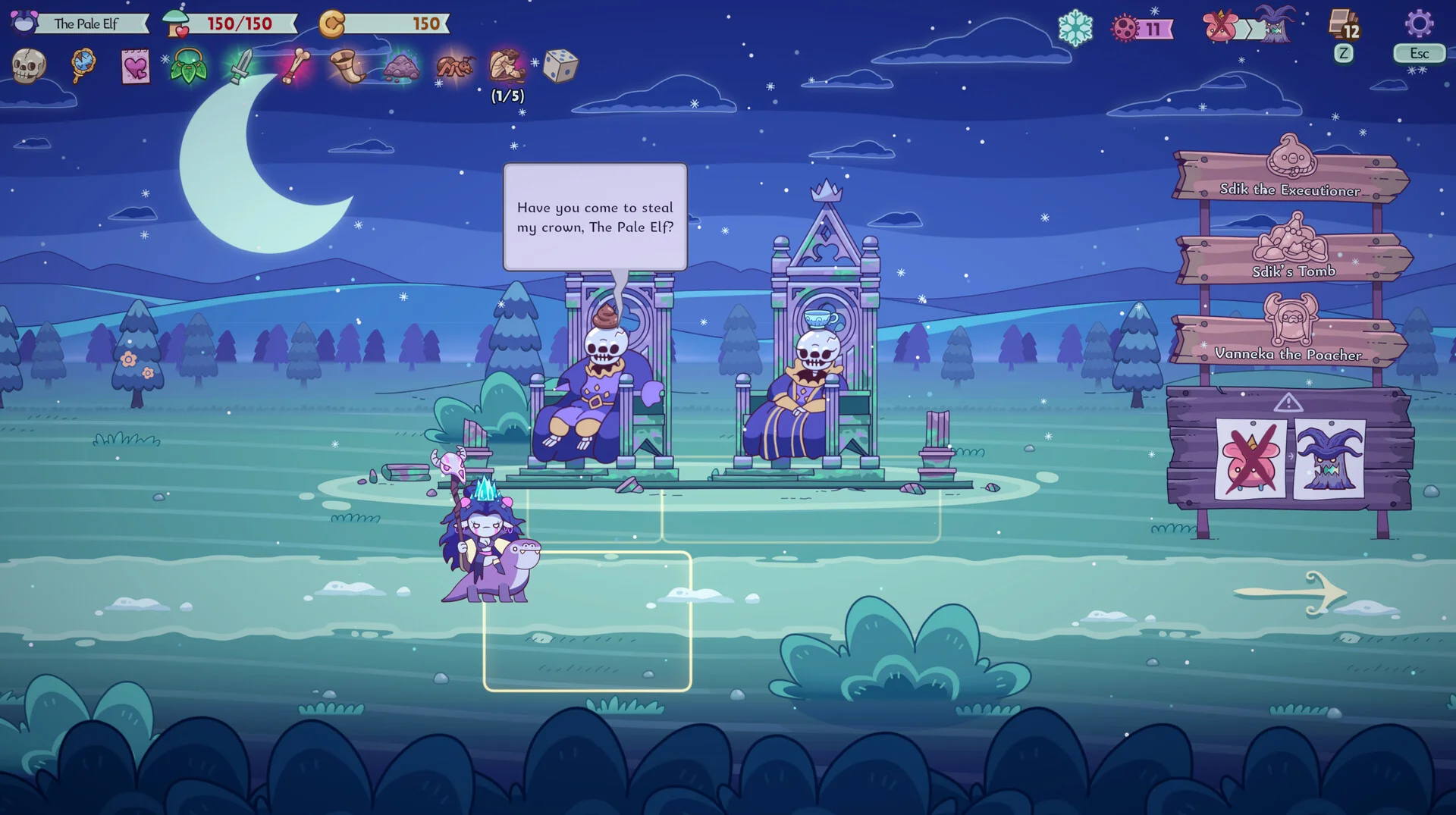Inspect the sword relic icon
This screenshot has height=815, width=1456.
241,66
